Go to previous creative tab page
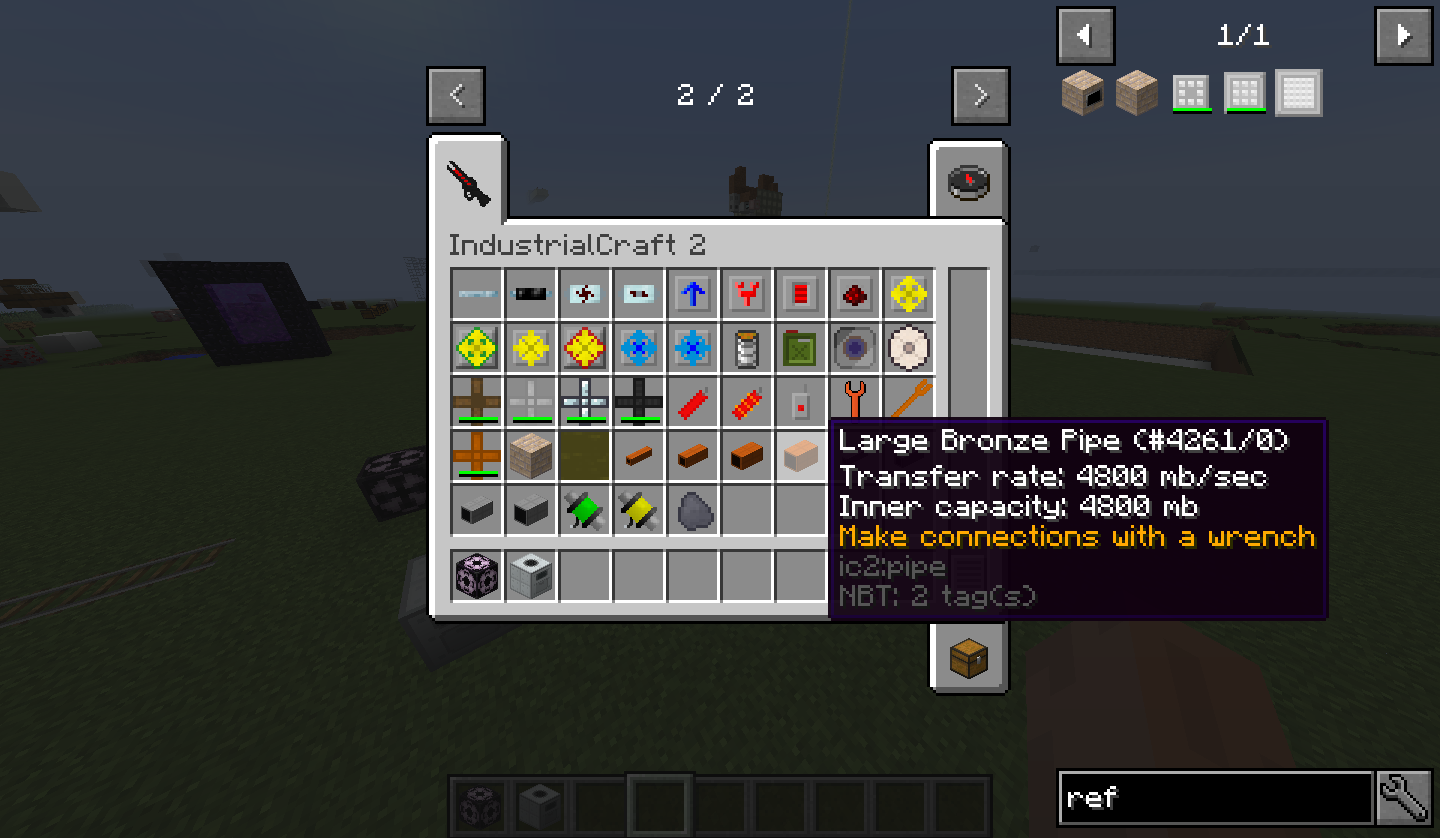1440x838 pixels. coord(456,96)
